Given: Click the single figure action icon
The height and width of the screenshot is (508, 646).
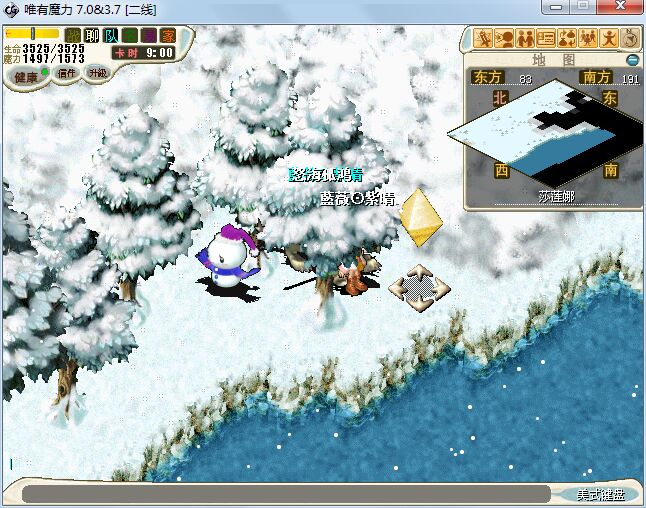Looking at the screenshot, I should (608, 39).
